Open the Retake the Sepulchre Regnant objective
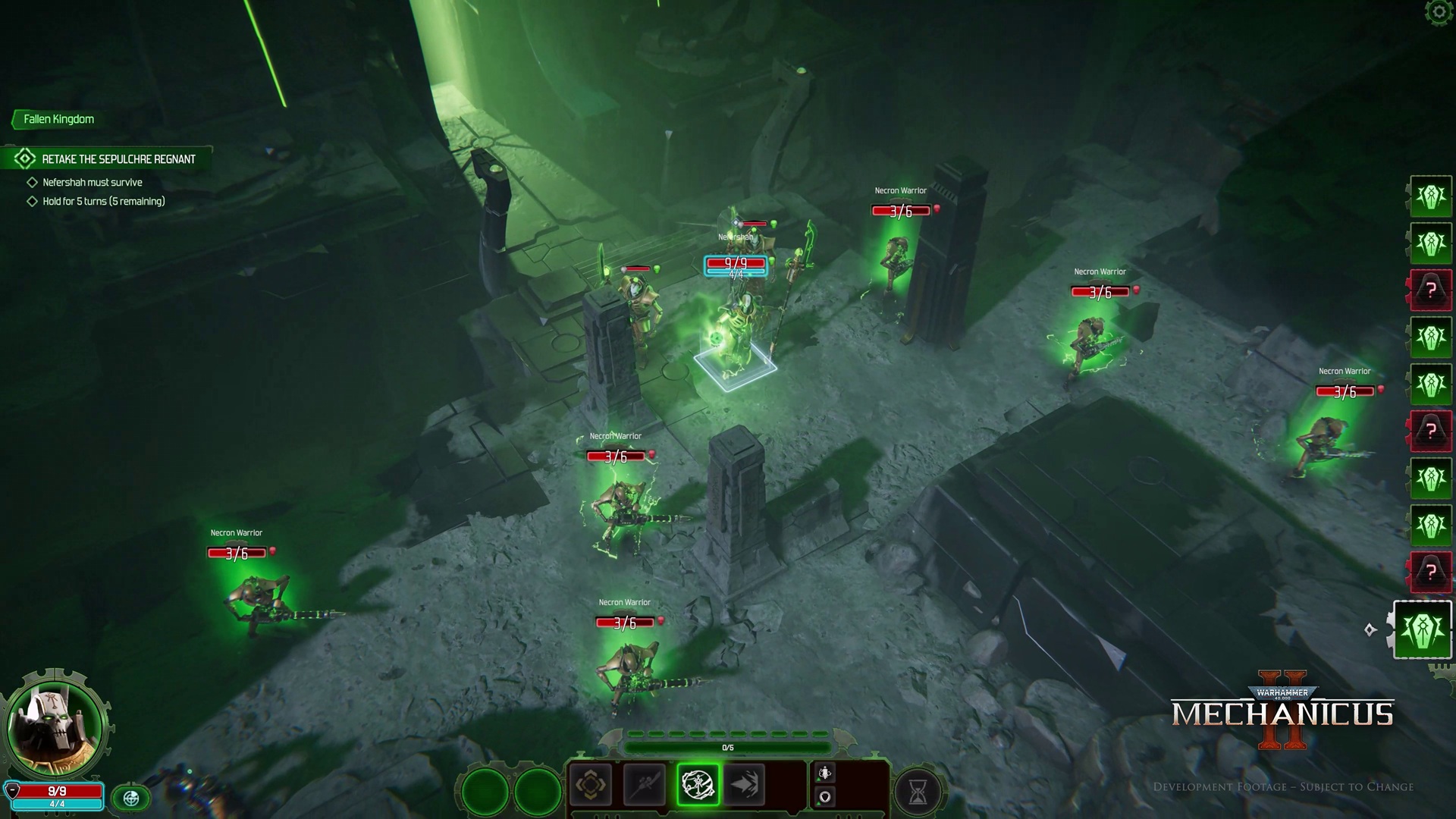The width and height of the screenshot is (1456, 819). [x=118, y=159]
